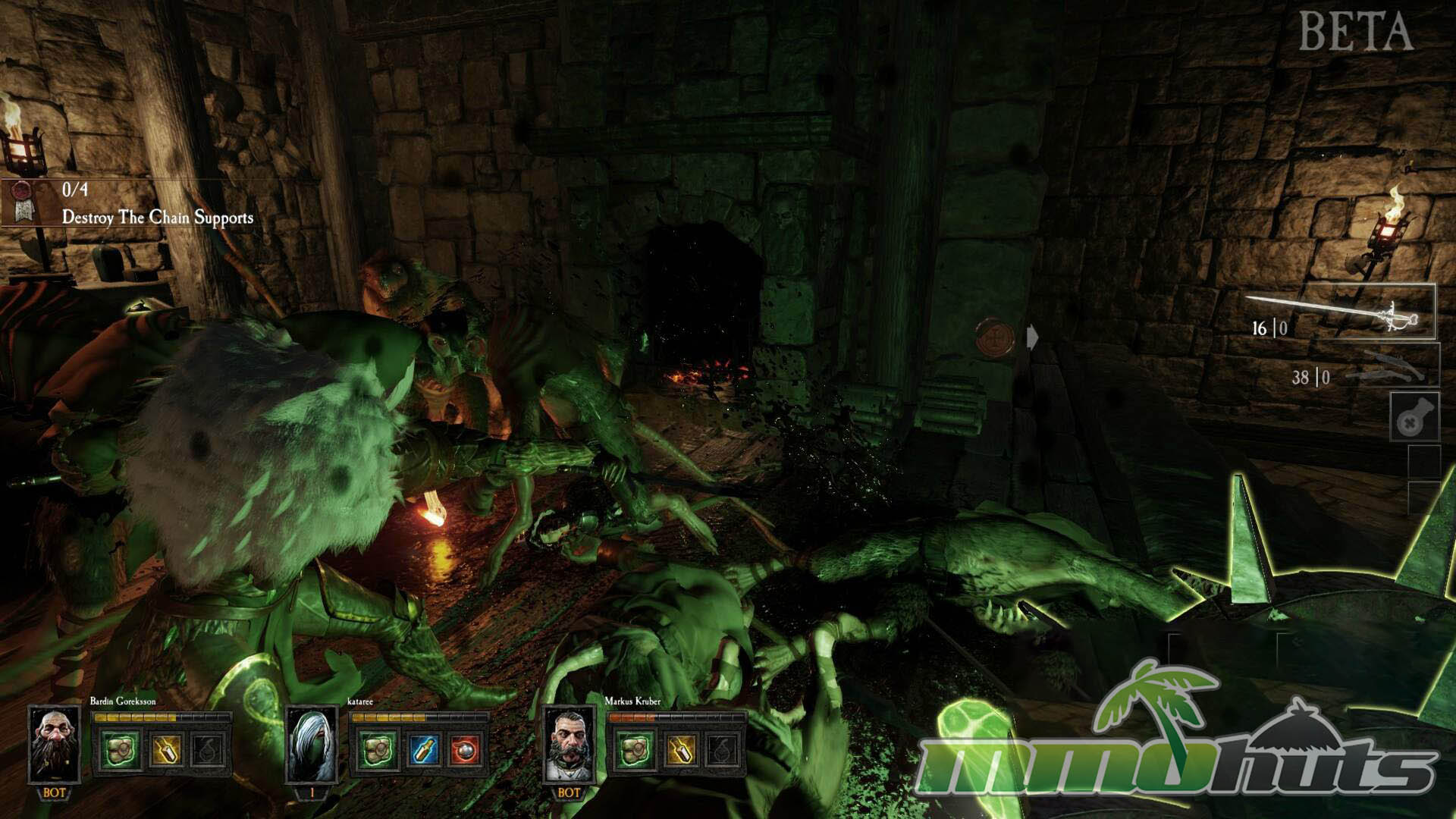Select Bardin's medical supplies icon
Screen dimensions: 1456x819
(x=121, y=750)
